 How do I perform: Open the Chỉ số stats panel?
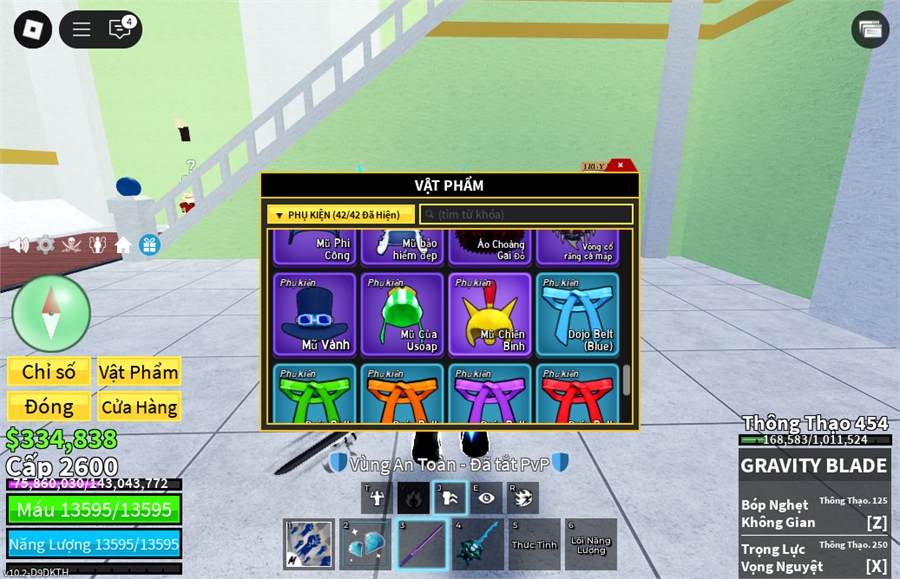pos(49,372)
